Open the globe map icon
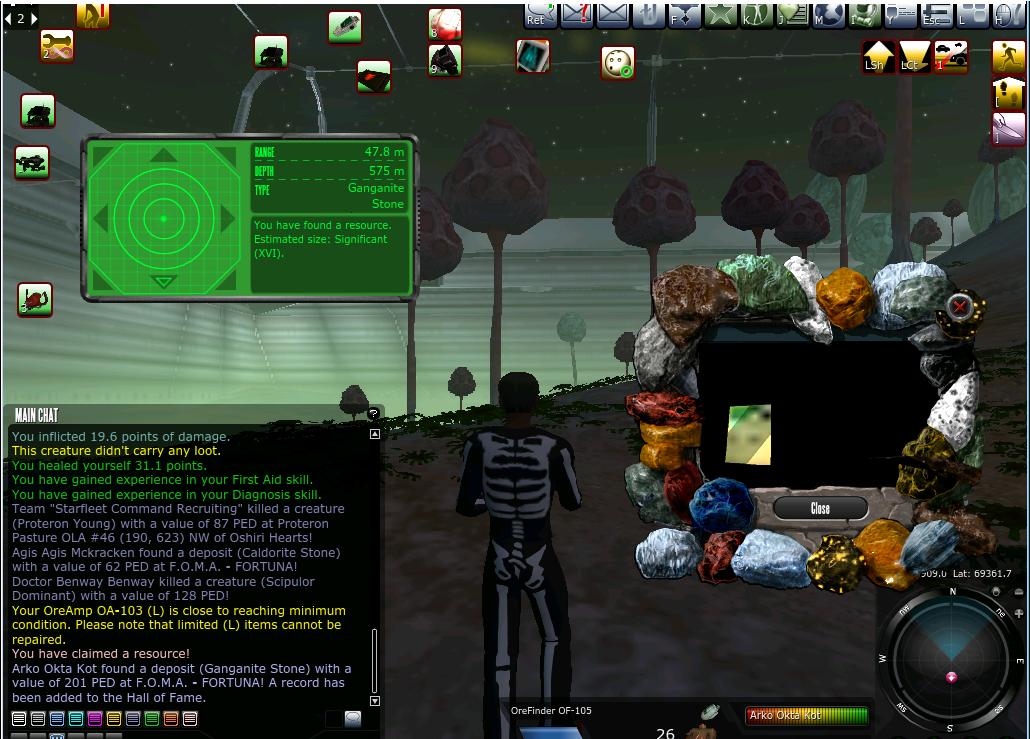Image resolution: width=1030 pixels, height=739 pixels. tap(825, 14)
